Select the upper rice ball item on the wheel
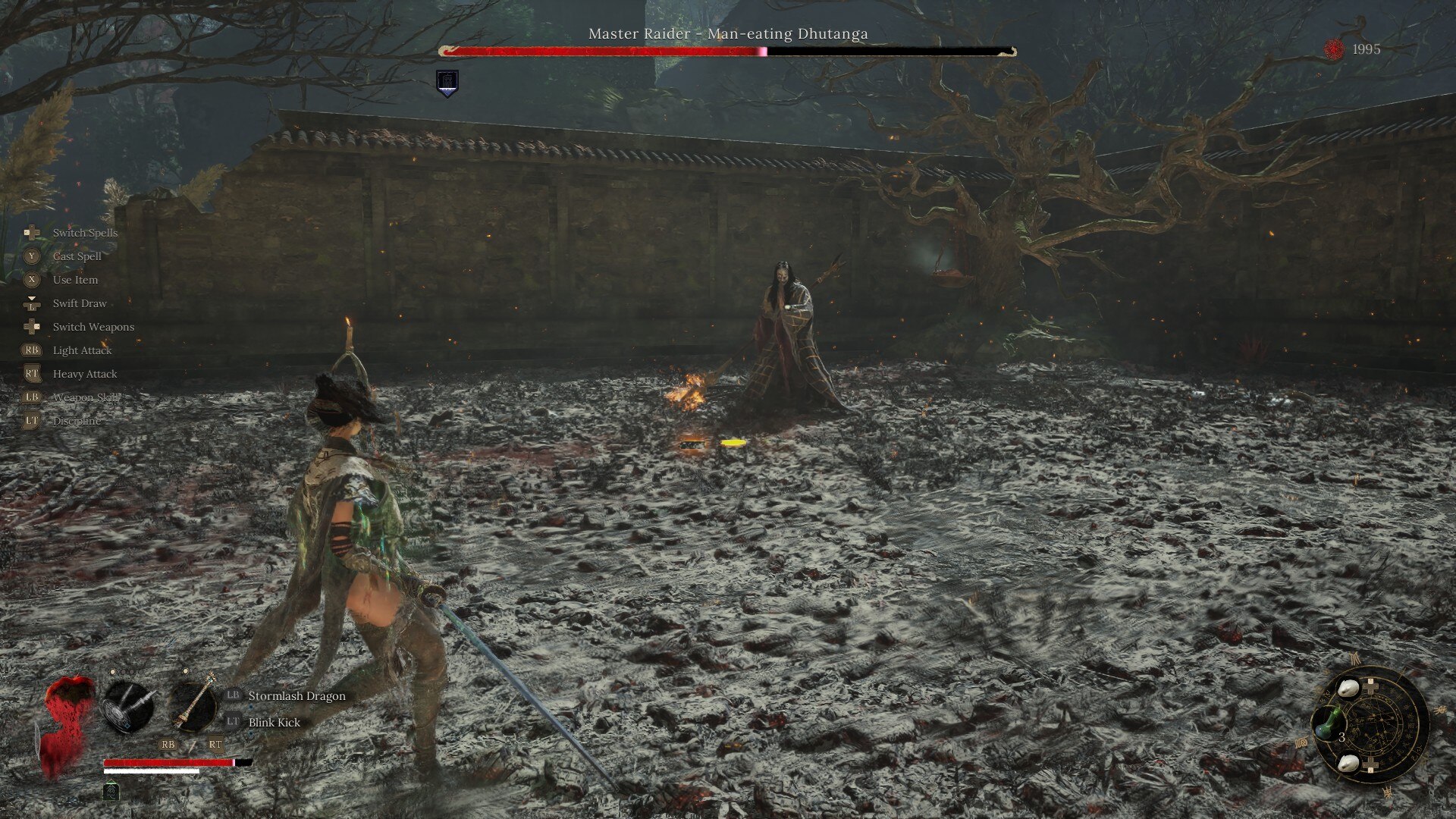The image size is (1456, 819). [1349, 687]
